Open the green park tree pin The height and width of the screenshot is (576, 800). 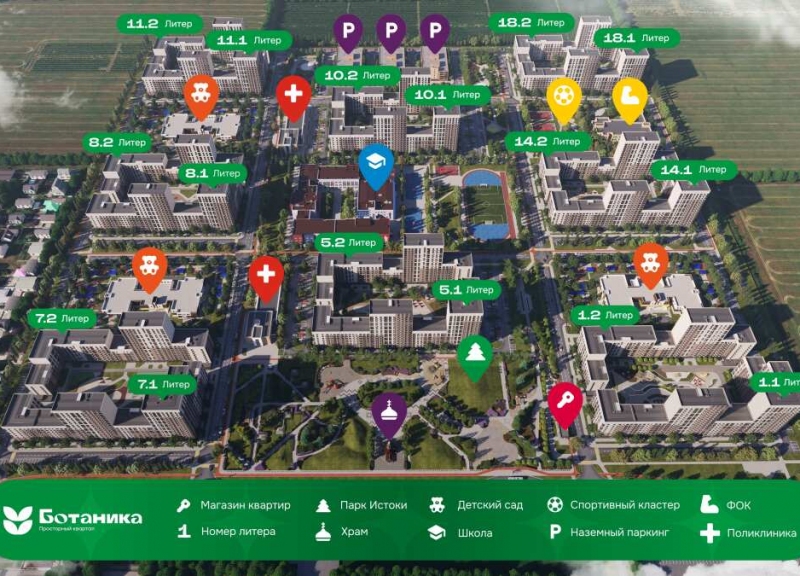pos(473,354)
